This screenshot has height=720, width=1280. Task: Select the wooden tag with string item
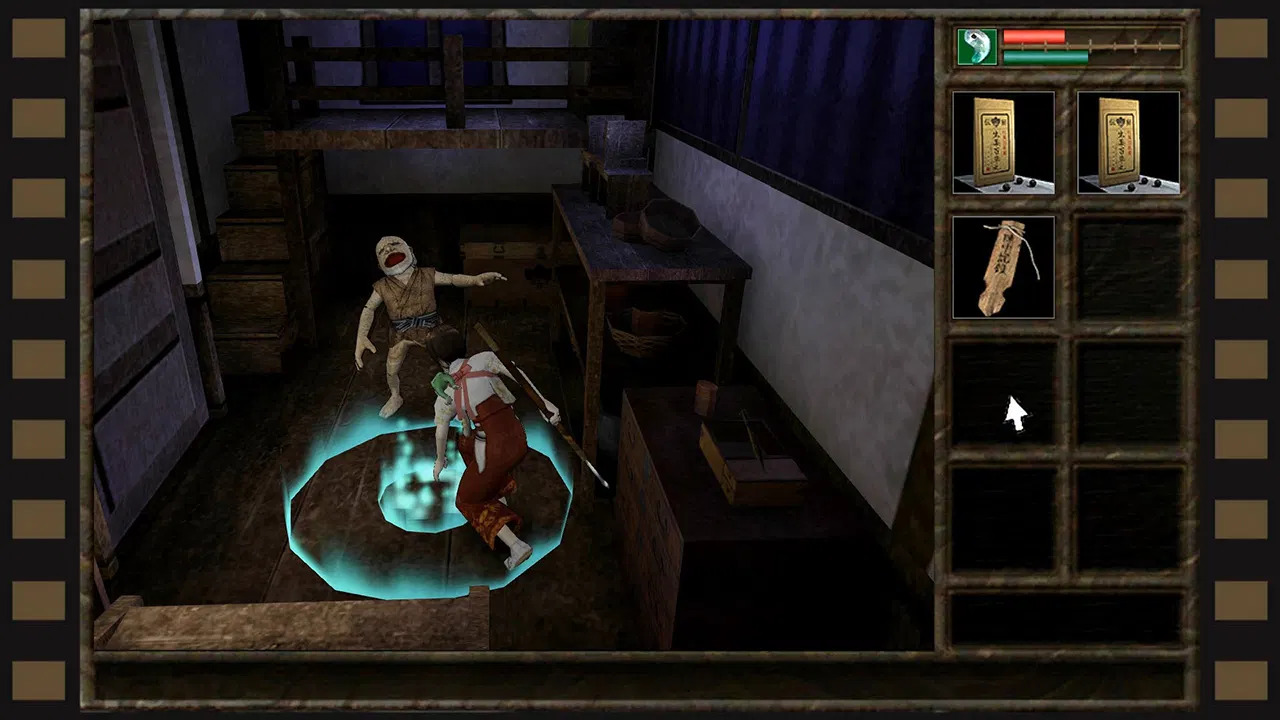coord(1003,267)
